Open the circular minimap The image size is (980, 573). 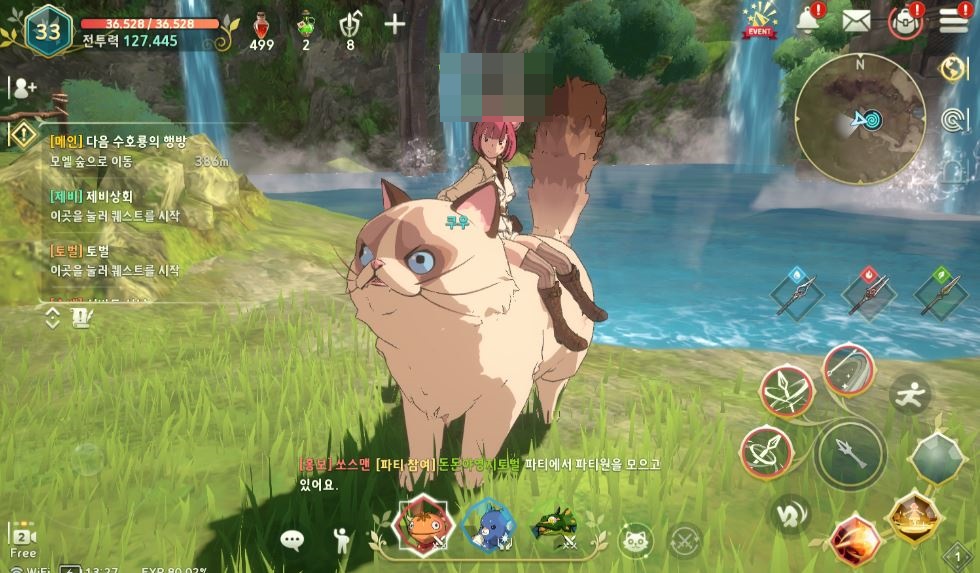pos(859,119)
